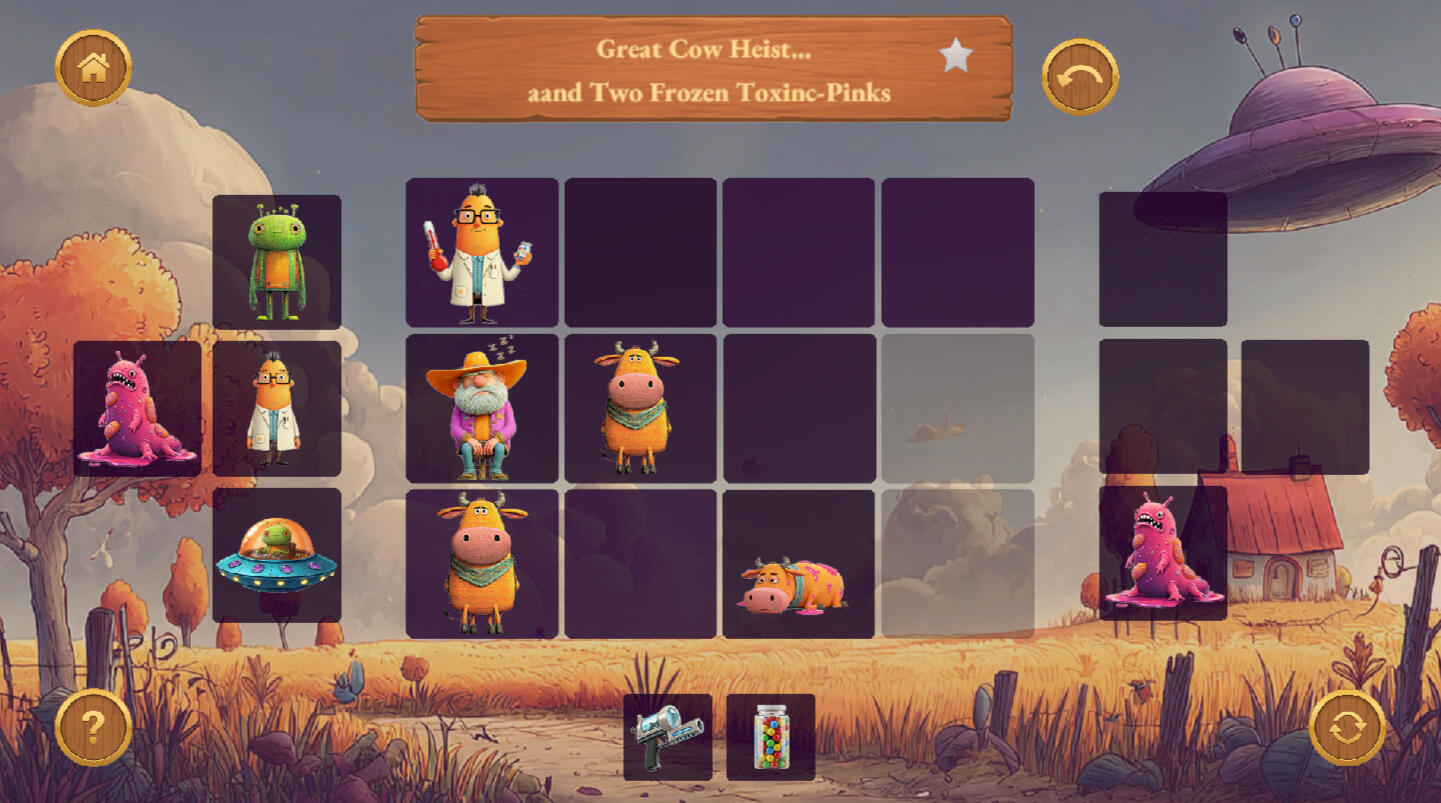Select the candy jar item

point(770,737)
